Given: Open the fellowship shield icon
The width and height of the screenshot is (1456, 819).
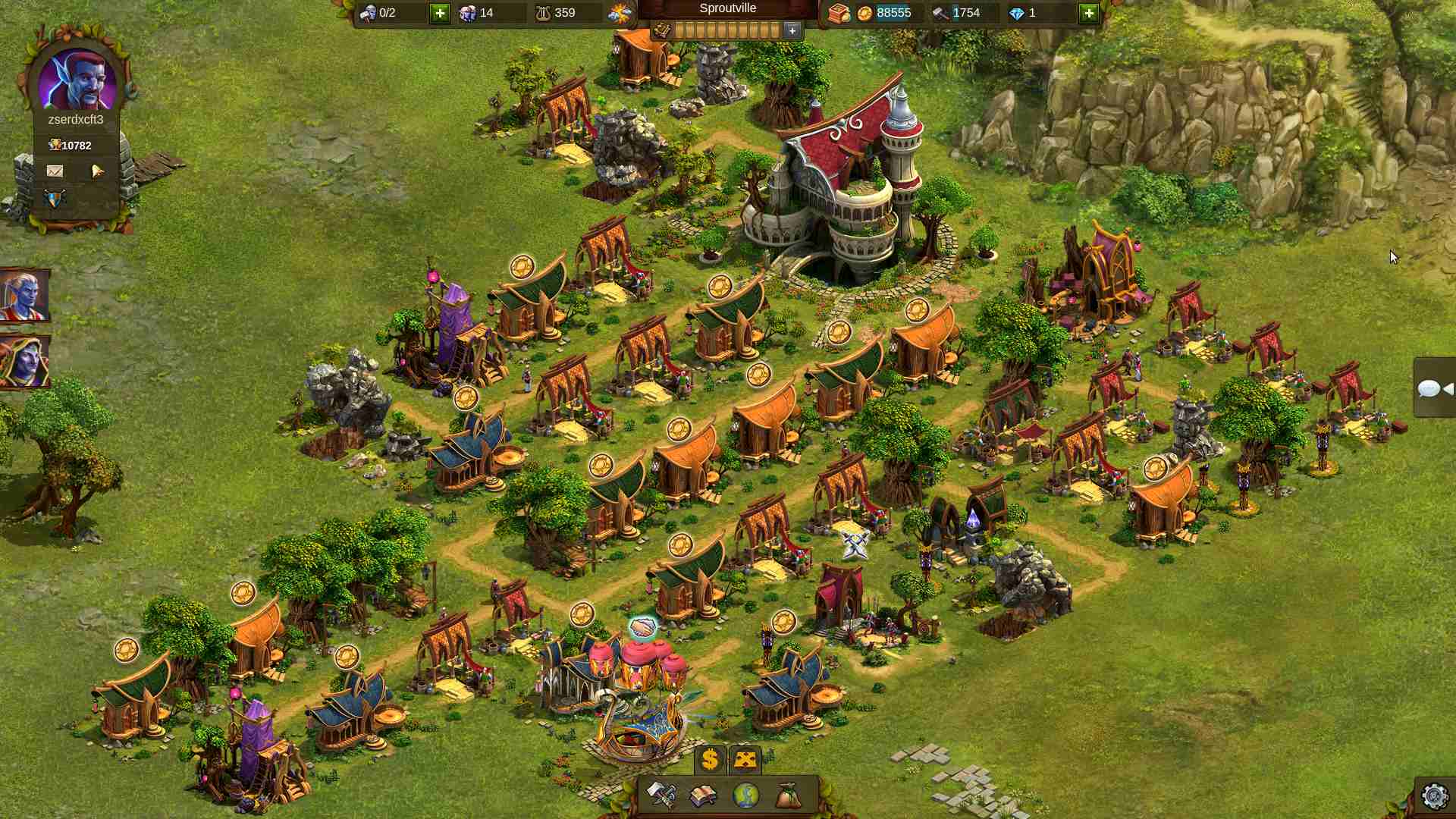Looking at the screenshot, I should coord(55,198).
